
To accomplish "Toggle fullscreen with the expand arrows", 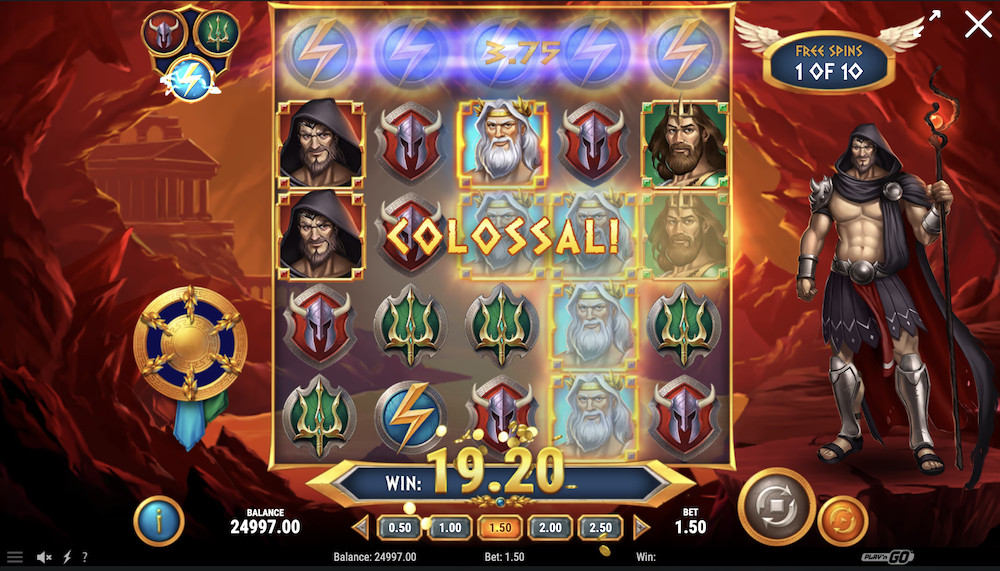I will coord(935,16).
